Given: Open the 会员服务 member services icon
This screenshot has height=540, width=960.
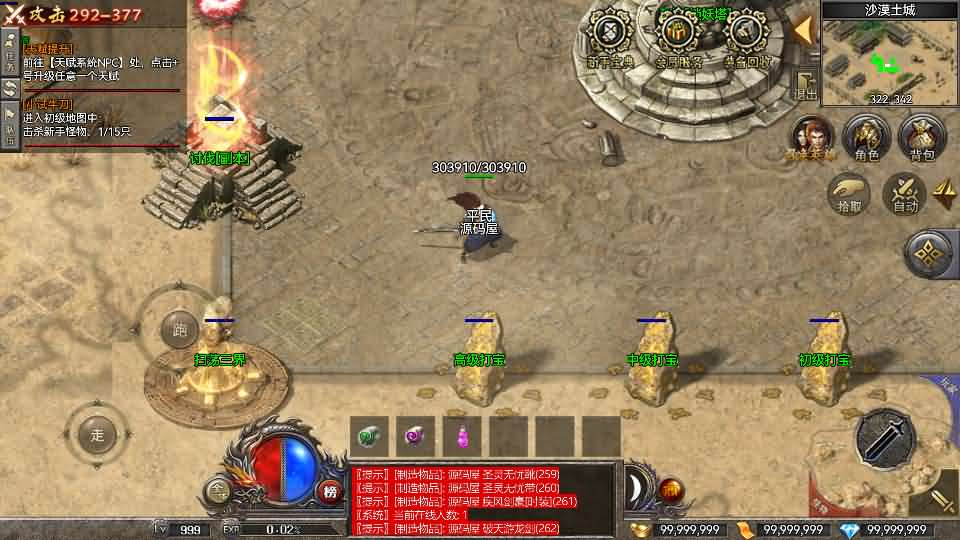Looking at the screenshot, I should tap(679, 36).
